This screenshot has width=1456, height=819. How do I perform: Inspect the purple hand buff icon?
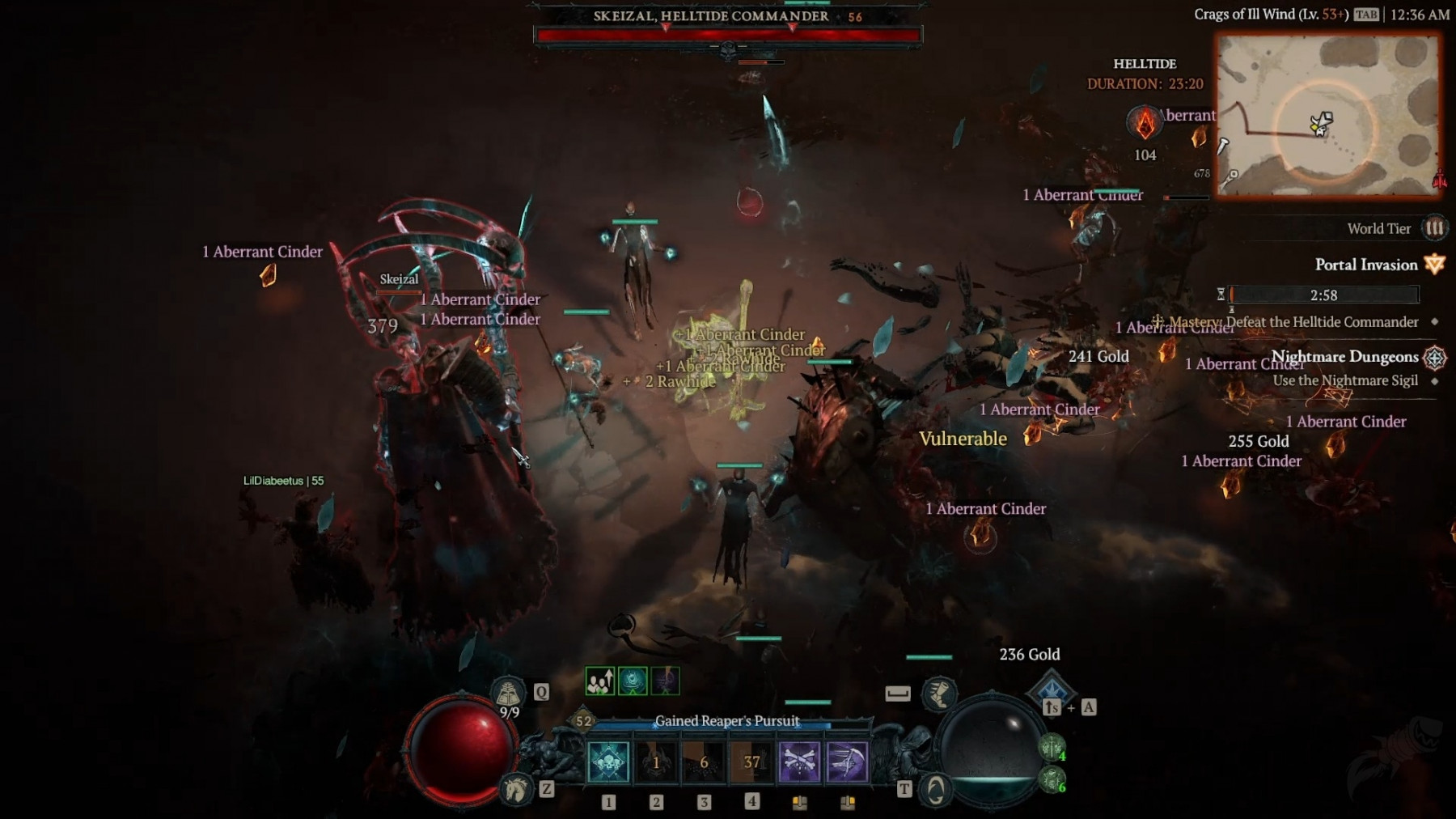pyautogui.click(x=665, y=681)
